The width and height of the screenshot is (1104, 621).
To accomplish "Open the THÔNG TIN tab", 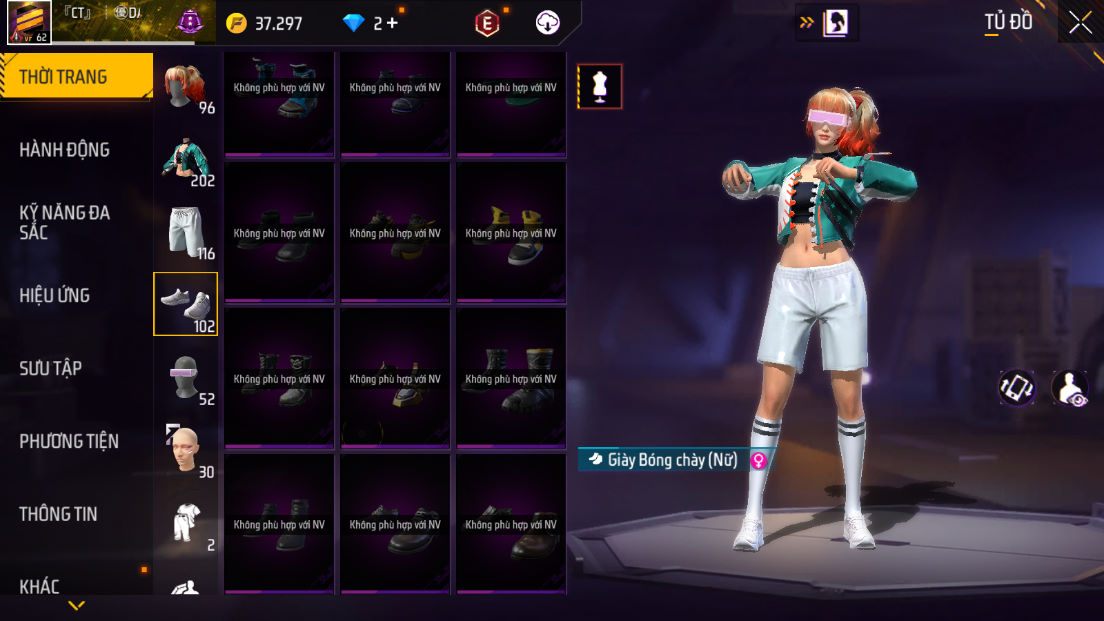I will [x=59, y=514].
